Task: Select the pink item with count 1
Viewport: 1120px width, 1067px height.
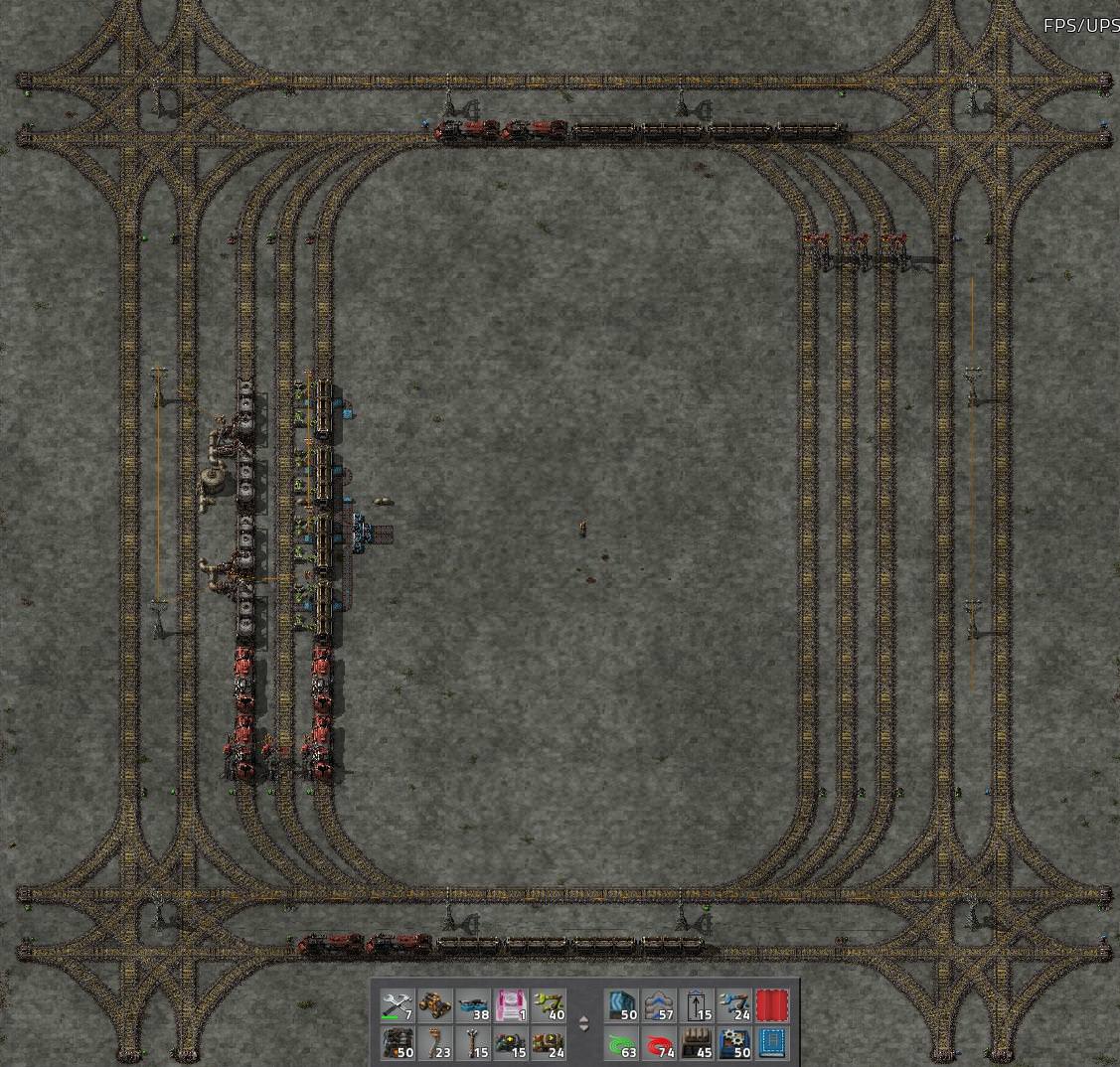Action: [x=511, y=1006]
